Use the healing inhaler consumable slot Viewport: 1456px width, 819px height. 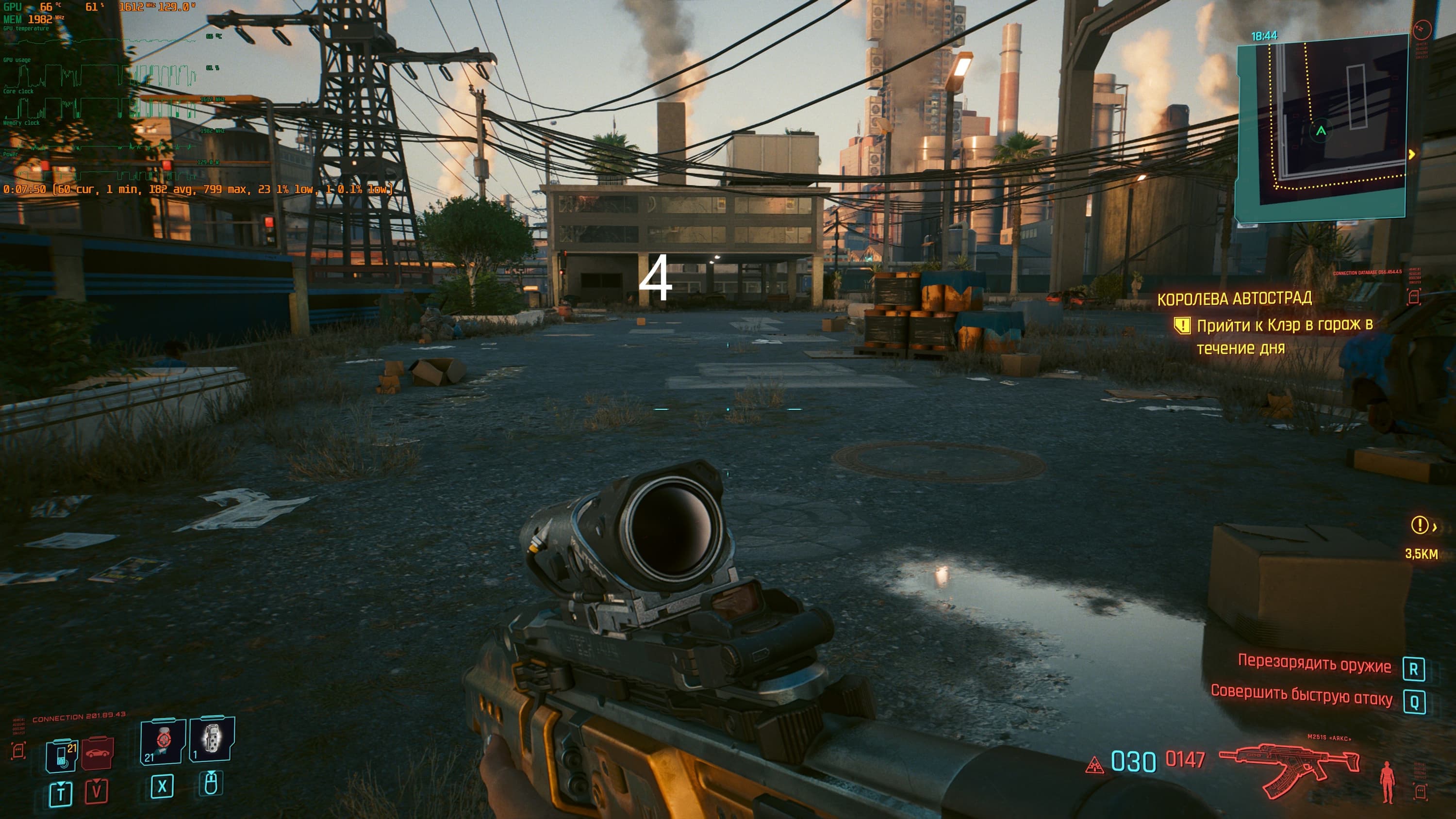click(x=163, y=740)
